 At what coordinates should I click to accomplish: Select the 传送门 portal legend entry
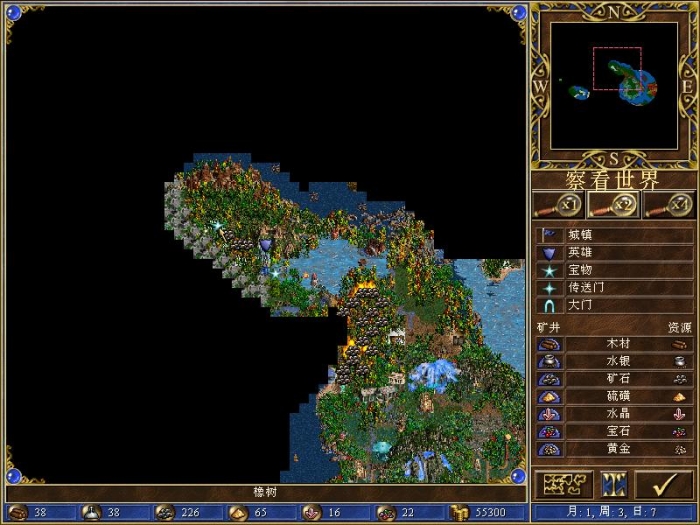coord(614,288)
